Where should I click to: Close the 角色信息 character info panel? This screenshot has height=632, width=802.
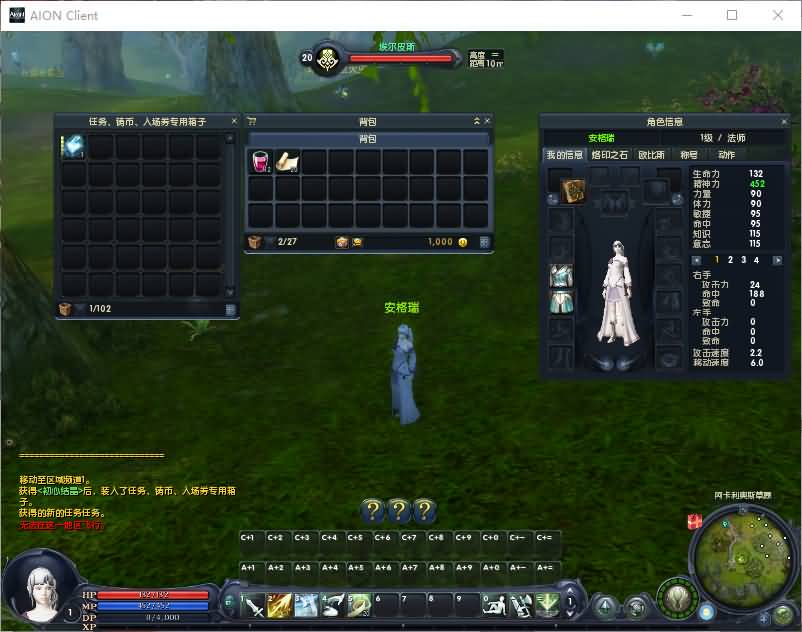coord(783,121)
